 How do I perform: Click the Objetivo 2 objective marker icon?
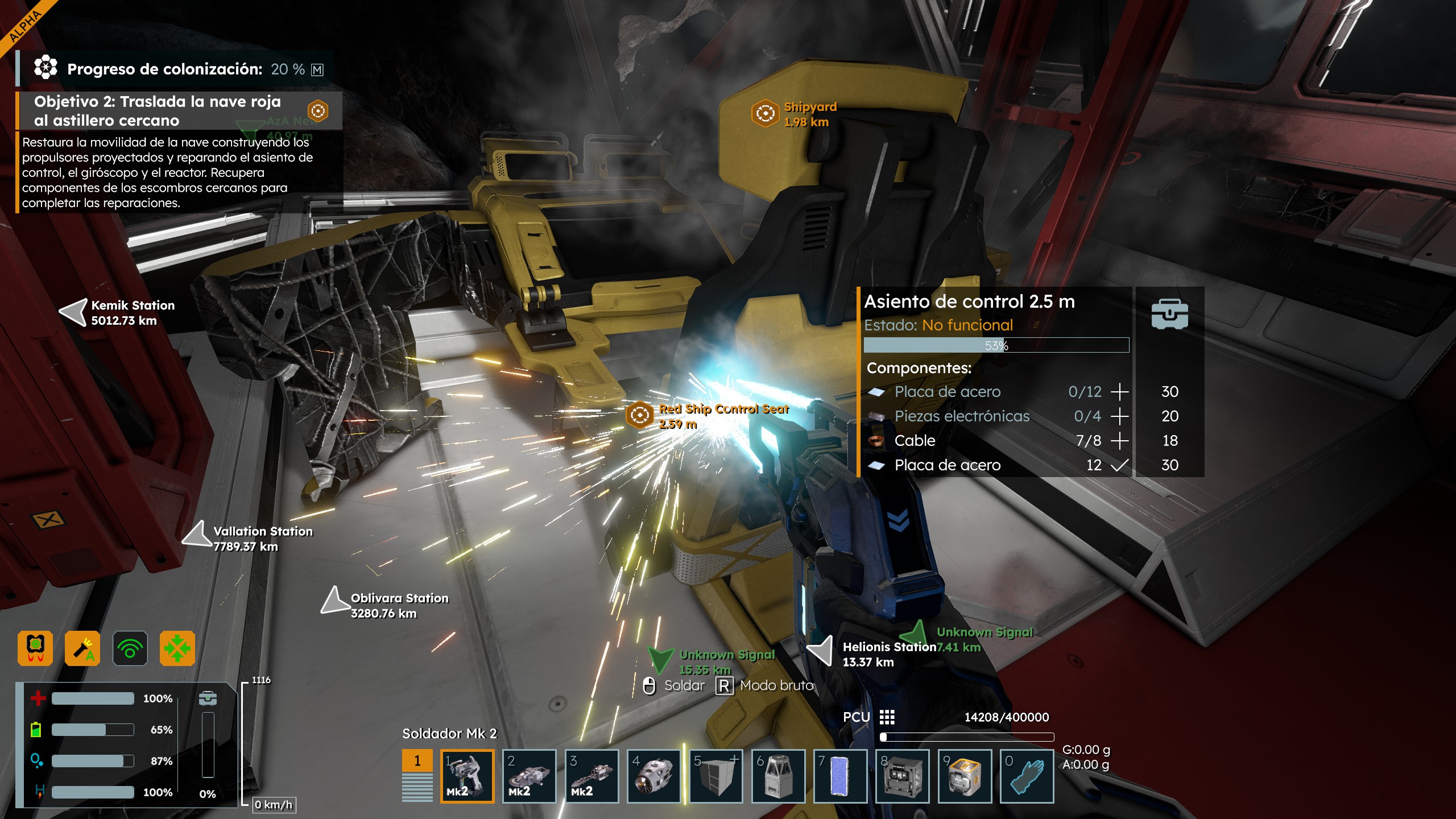coord(318,110)
